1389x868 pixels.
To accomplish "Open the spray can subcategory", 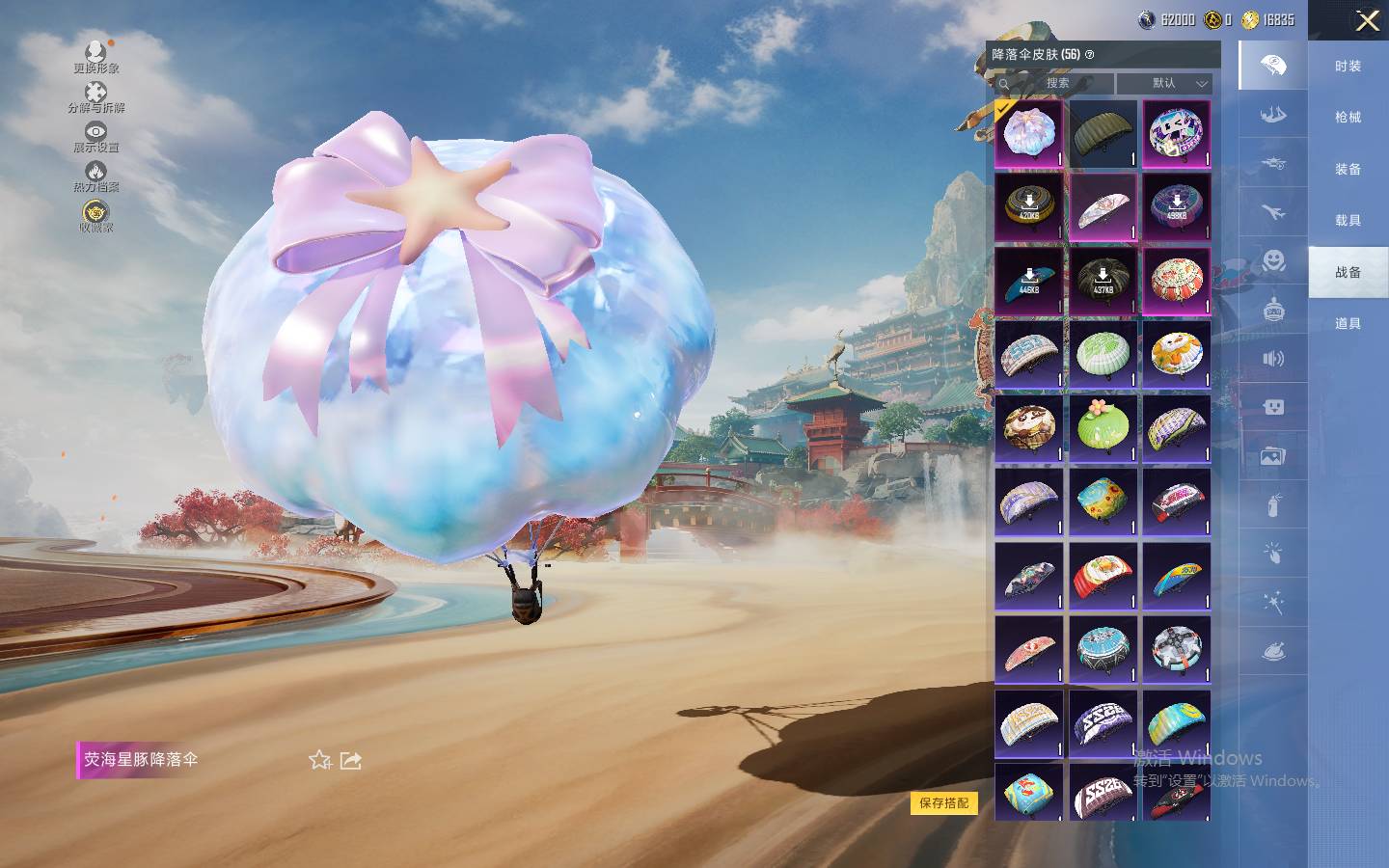I will coord(1273,504).
